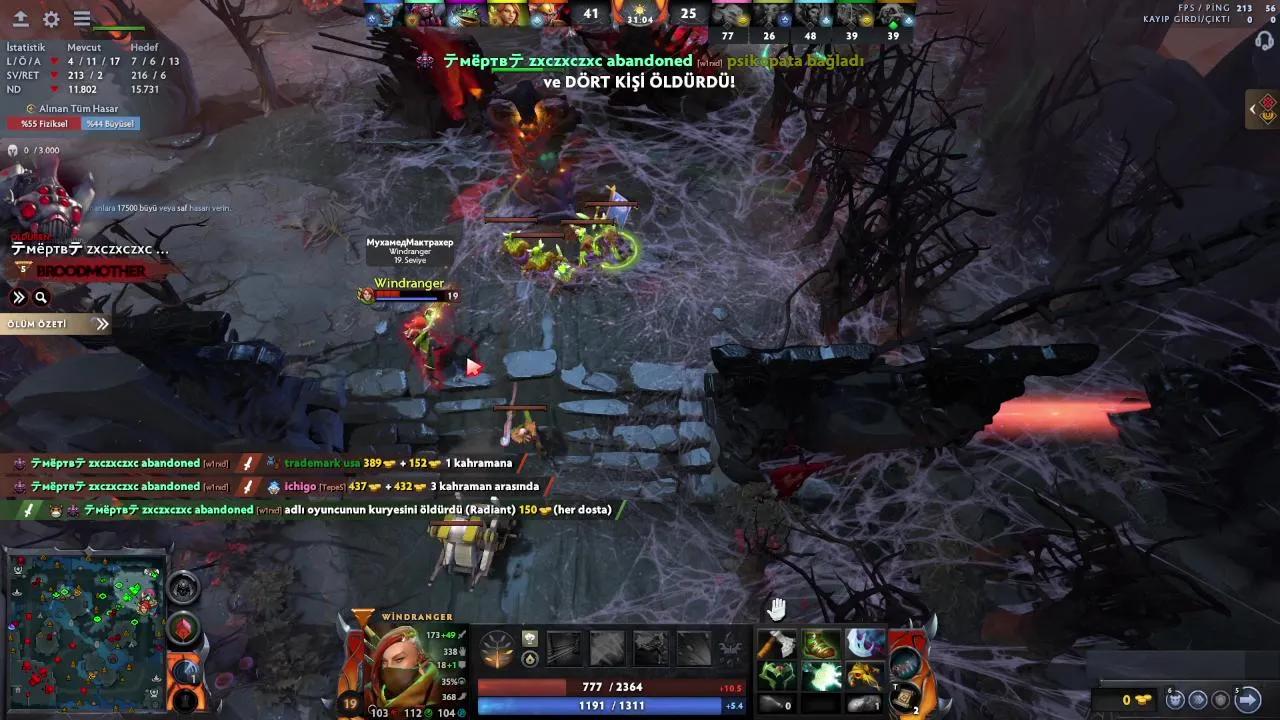Click the courier deliver-items arrow bottom right

click(1248, 700)
